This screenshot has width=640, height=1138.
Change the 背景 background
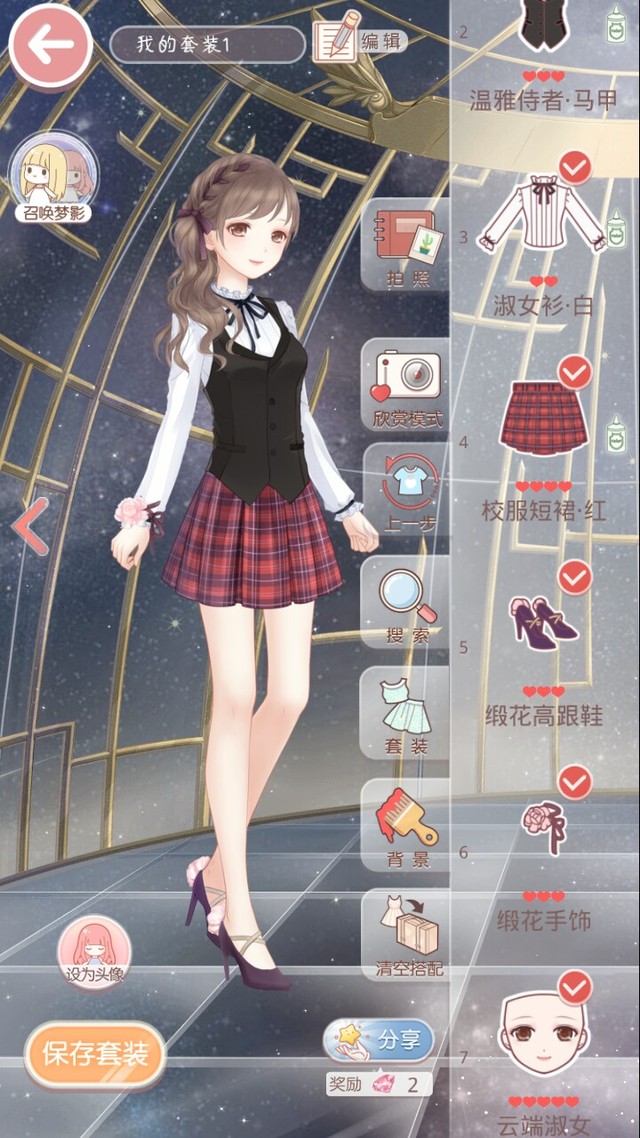coord(407,825)
